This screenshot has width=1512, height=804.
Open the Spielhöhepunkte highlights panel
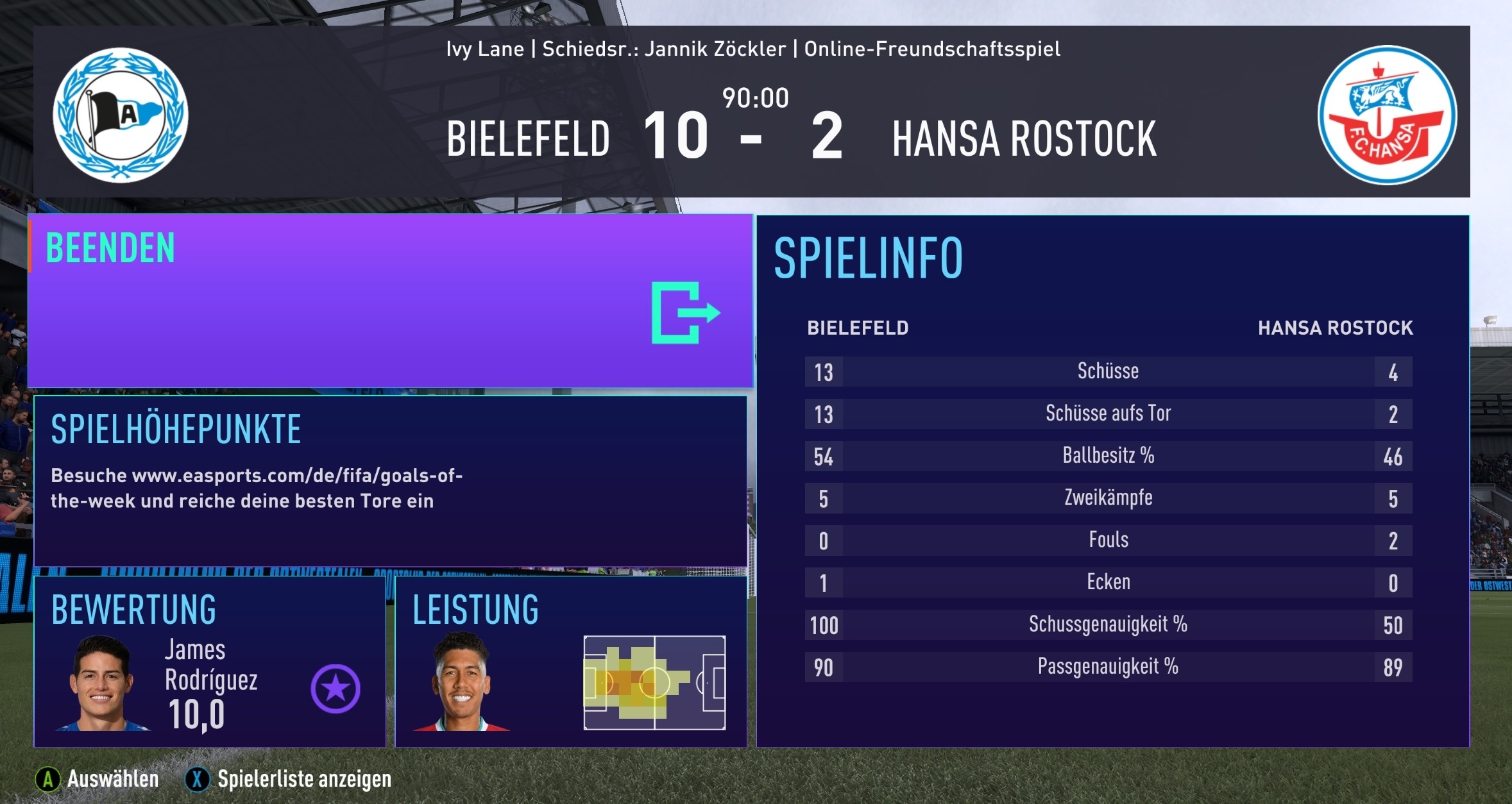390,481
